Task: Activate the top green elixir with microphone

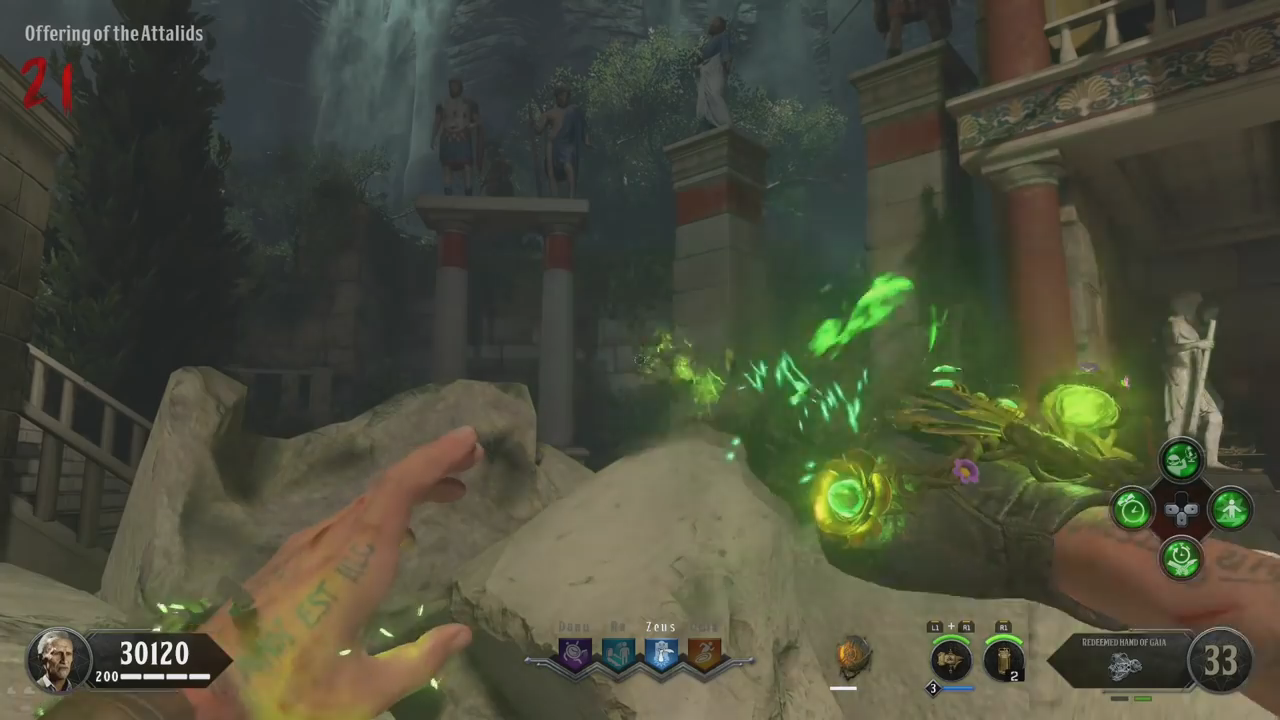Action: click(x=1181, y=460)
